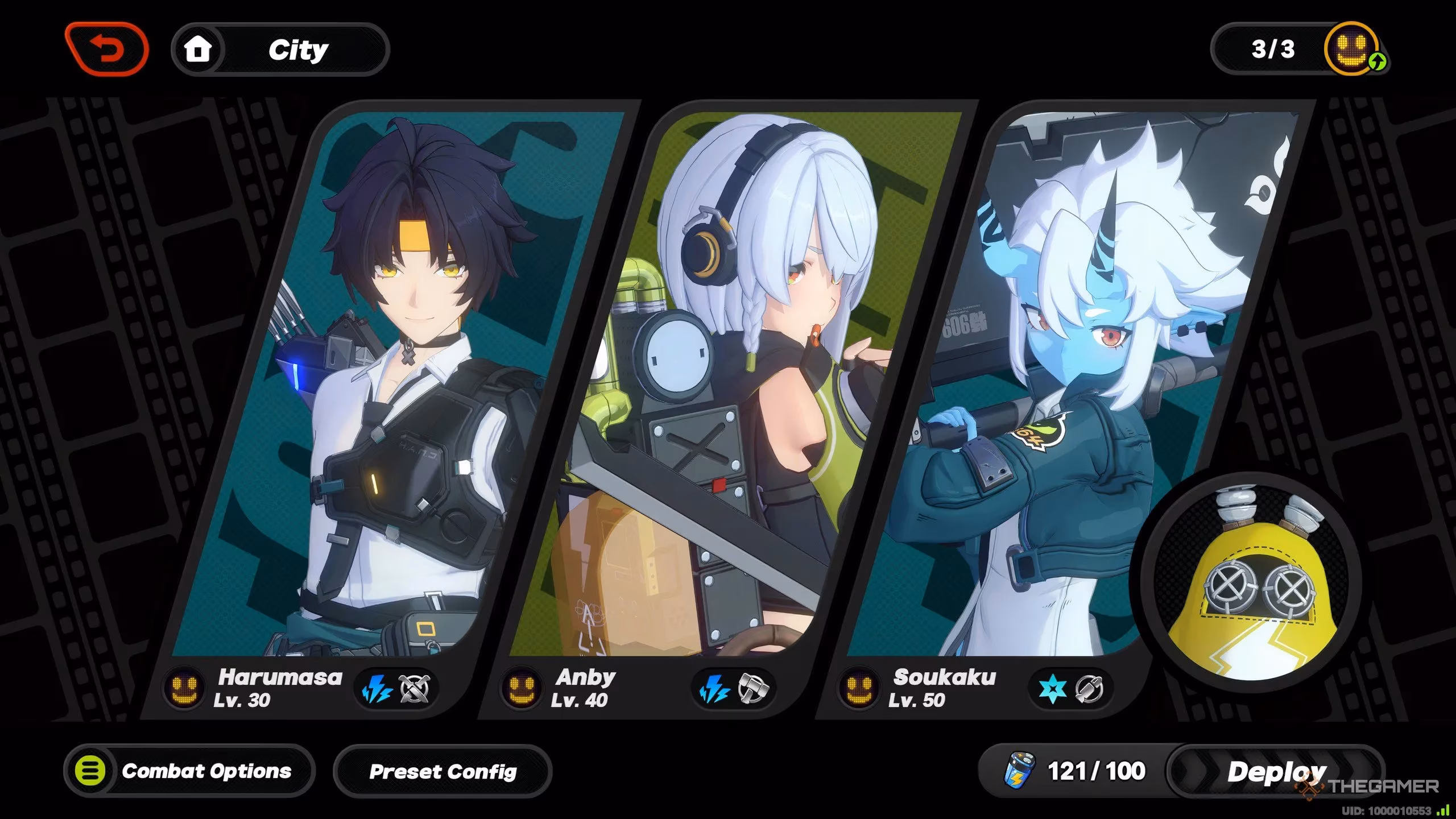The width and height of the screenshot is (1456, 819).
Task: Click Harumasa's electric attribute icon
Action: 377,690
